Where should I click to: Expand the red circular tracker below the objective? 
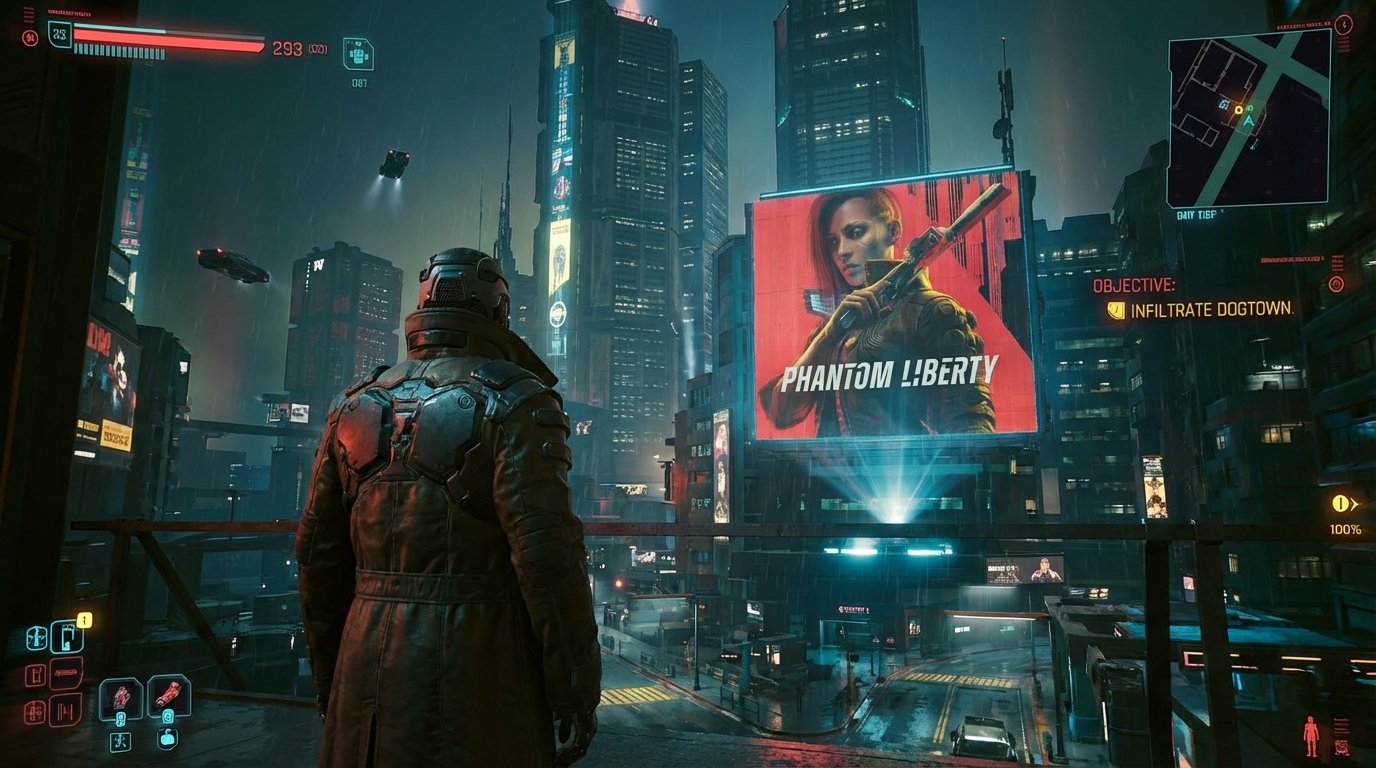1334,287
